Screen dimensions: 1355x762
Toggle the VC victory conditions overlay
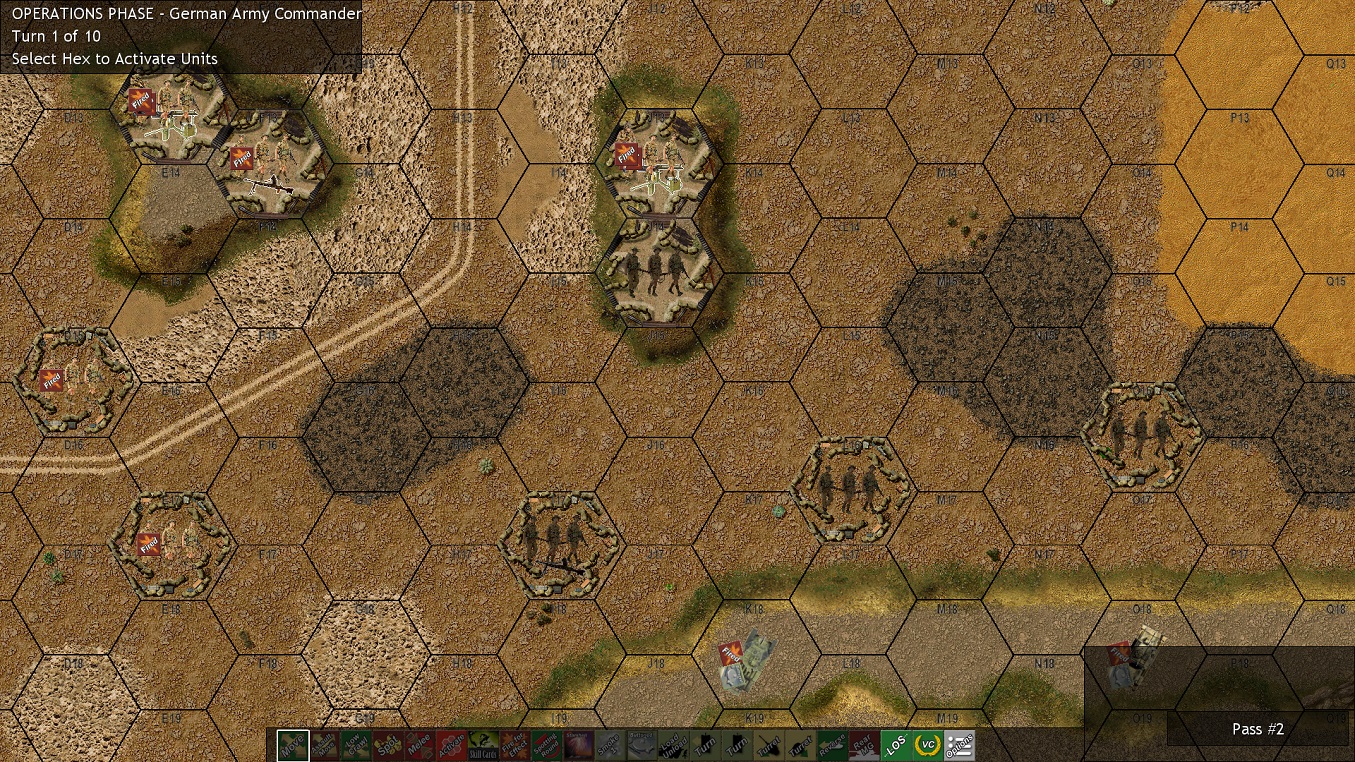click(x=926, y=745)
